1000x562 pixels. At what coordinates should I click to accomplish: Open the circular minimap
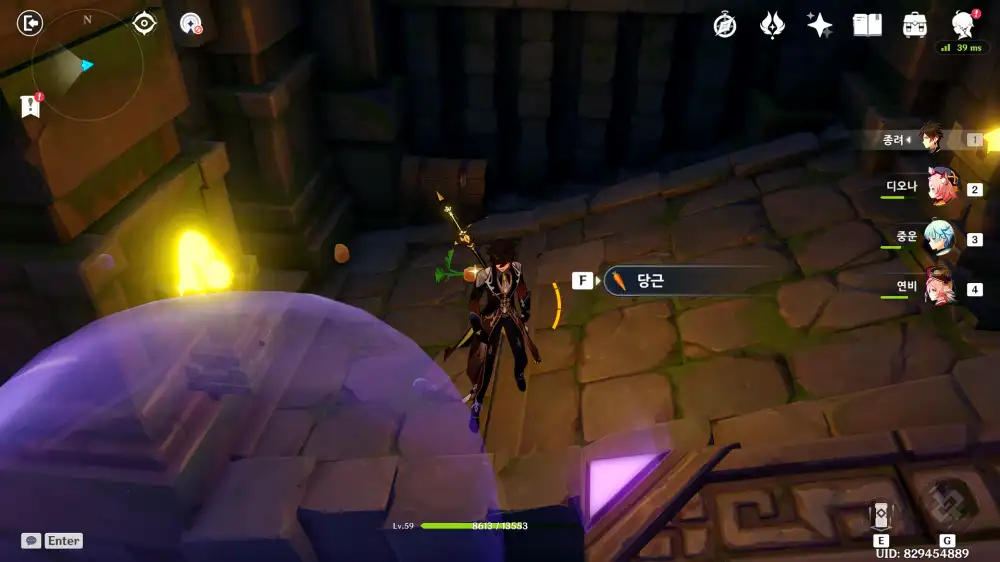pyautogui.click(x=88, y=65)
